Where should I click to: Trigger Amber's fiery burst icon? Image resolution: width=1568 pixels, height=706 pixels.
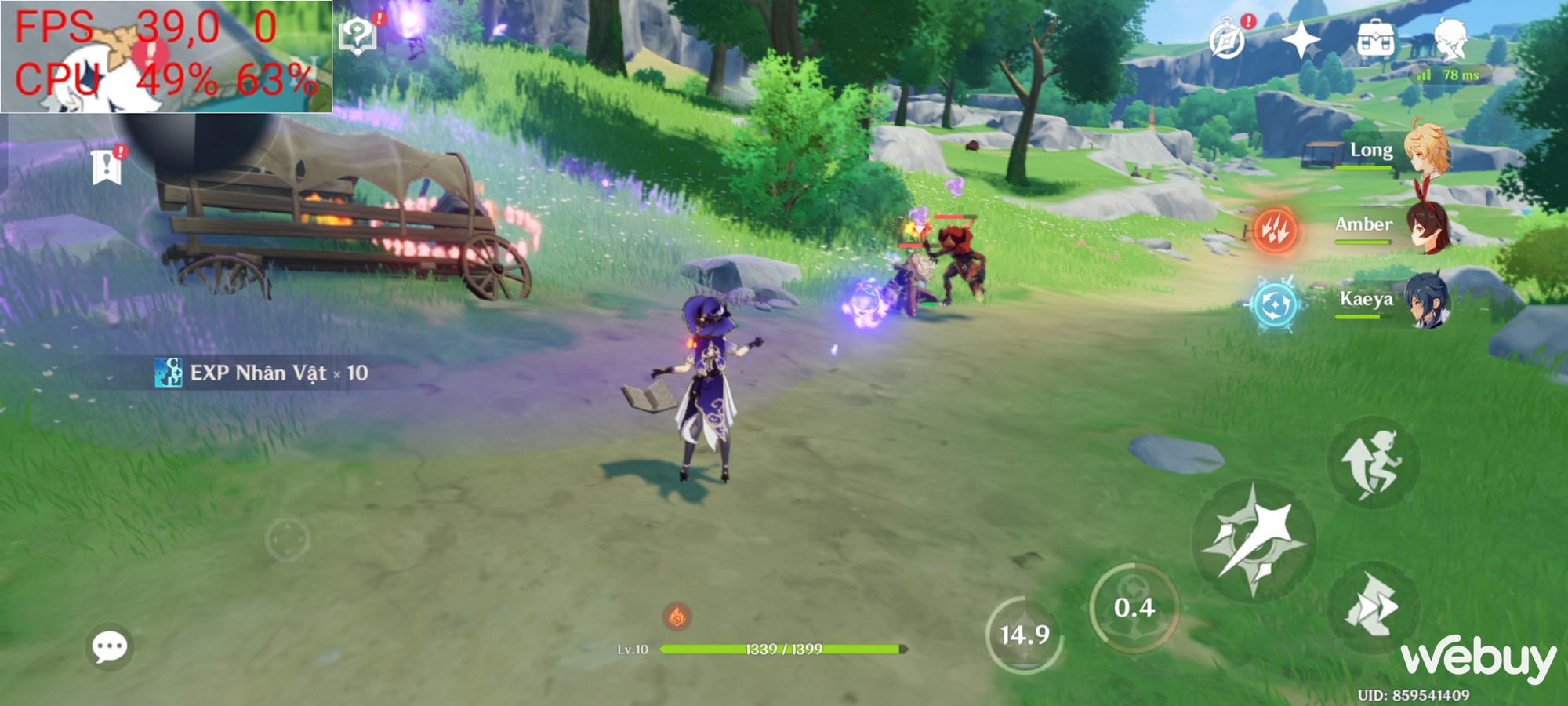coord(1276,230)
